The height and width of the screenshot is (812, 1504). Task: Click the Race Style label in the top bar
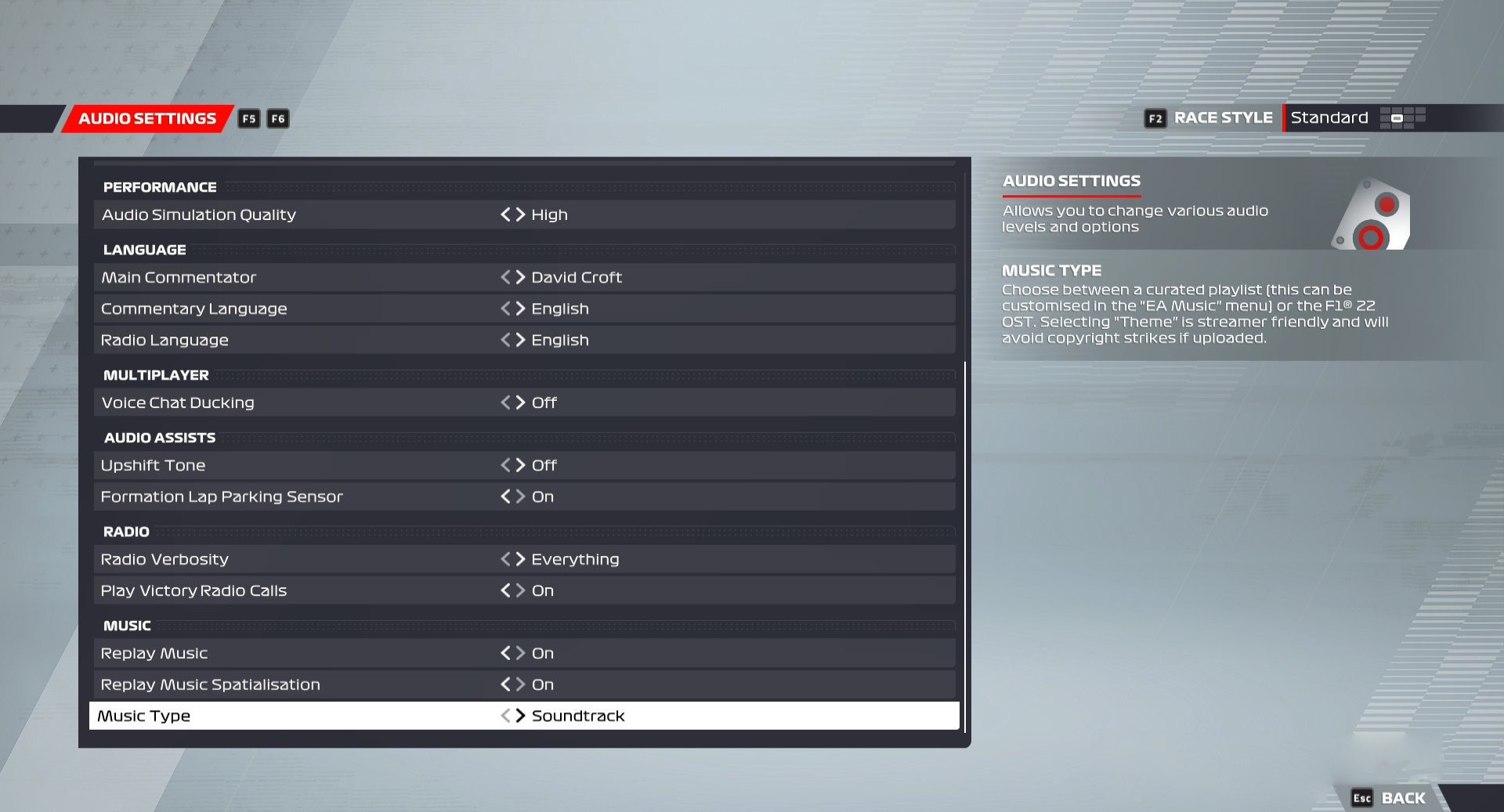click(x=1224, y=117)
